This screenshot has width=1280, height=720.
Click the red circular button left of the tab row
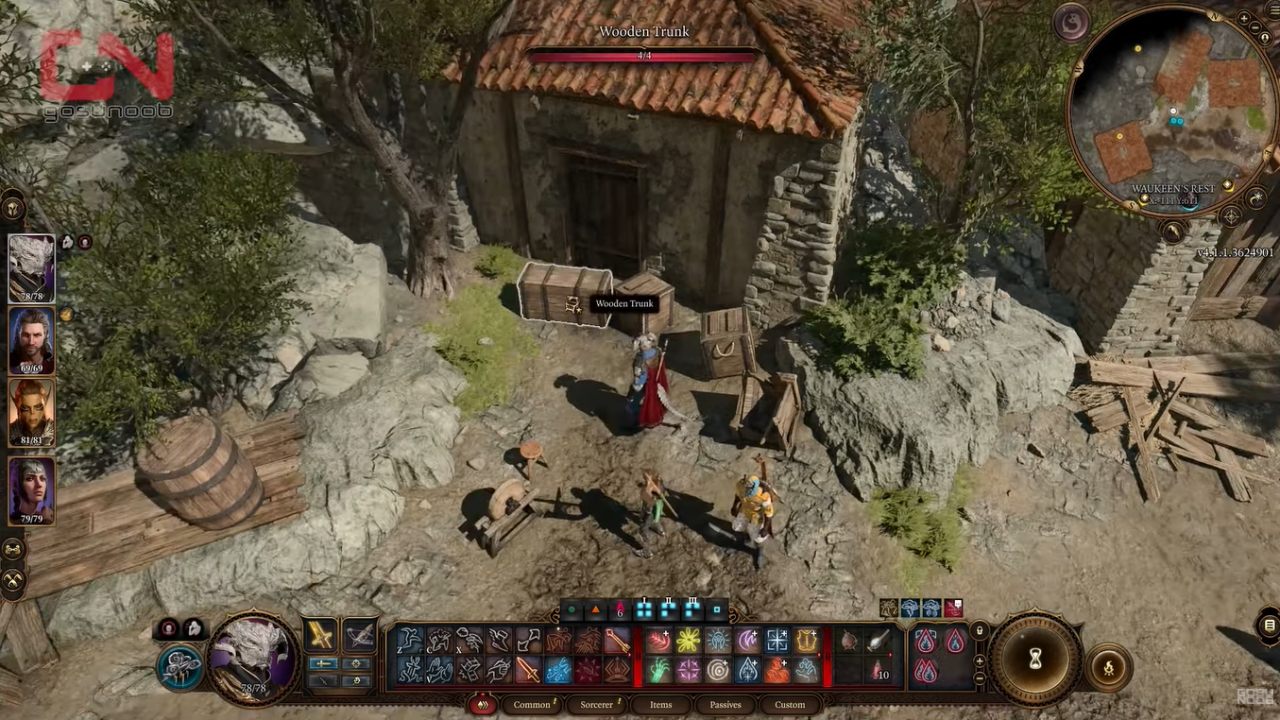point(483,705)
